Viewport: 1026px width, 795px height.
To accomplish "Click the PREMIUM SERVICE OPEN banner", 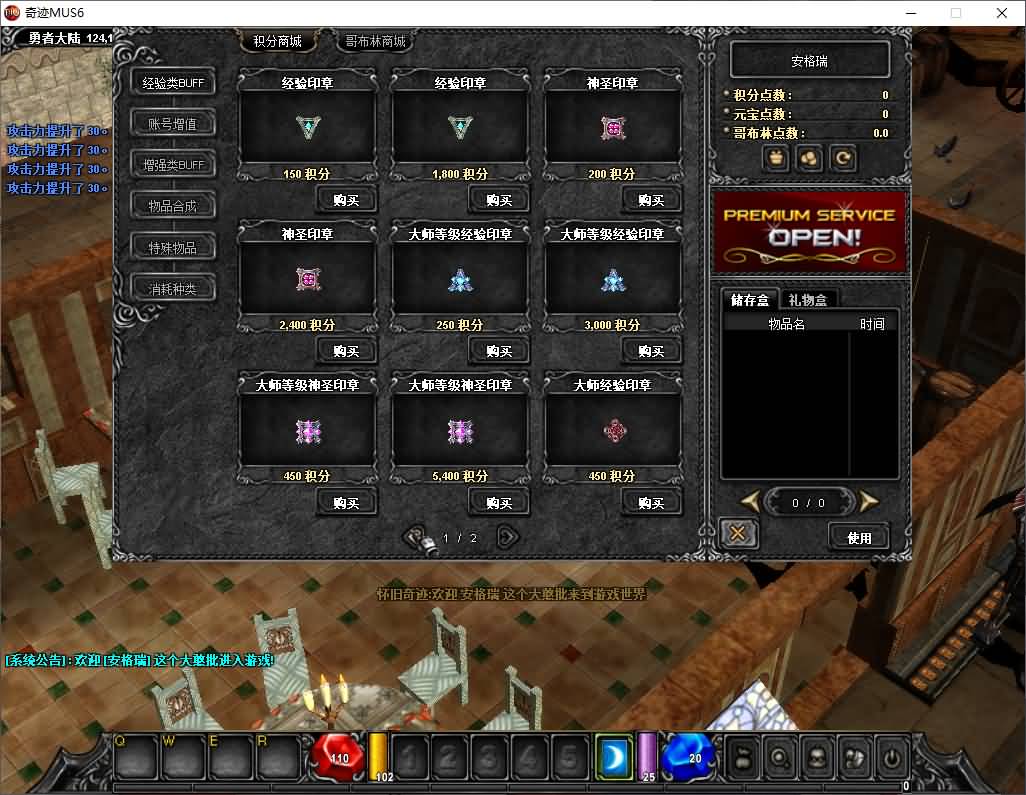I will pyautogui.click(x=809, y=231).
